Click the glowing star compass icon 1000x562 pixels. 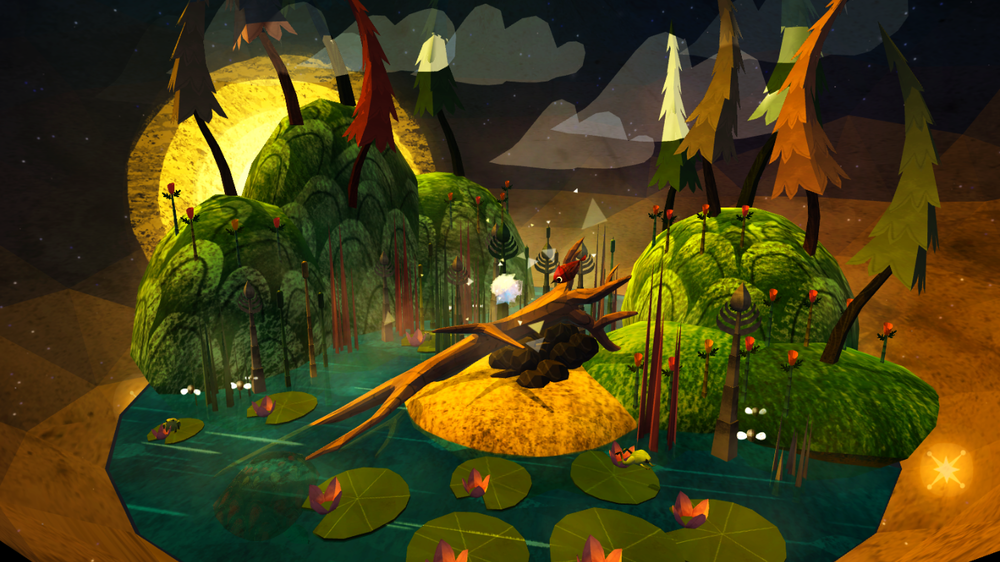coord(945,467)
